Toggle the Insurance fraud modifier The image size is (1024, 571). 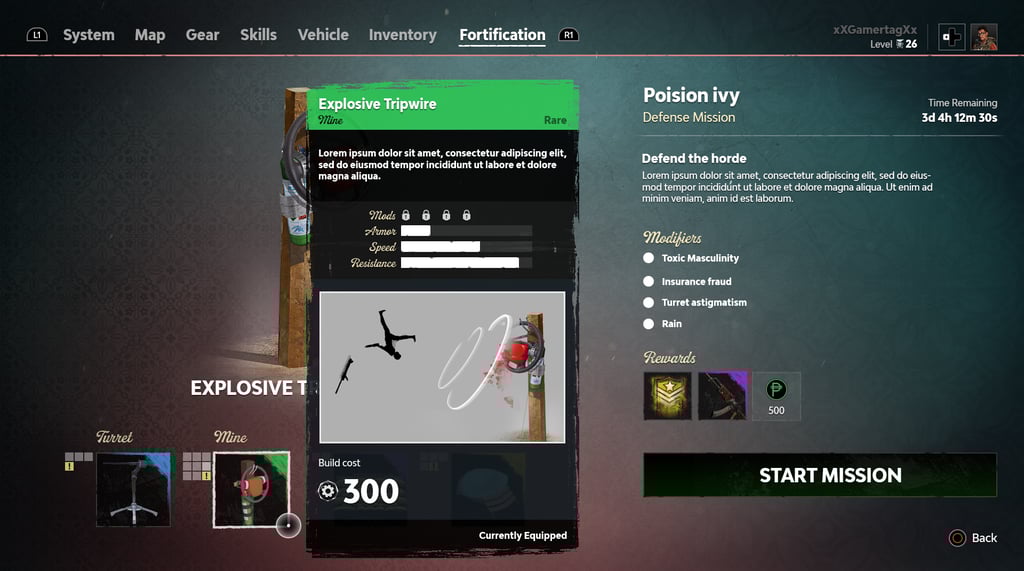(649, 282)
